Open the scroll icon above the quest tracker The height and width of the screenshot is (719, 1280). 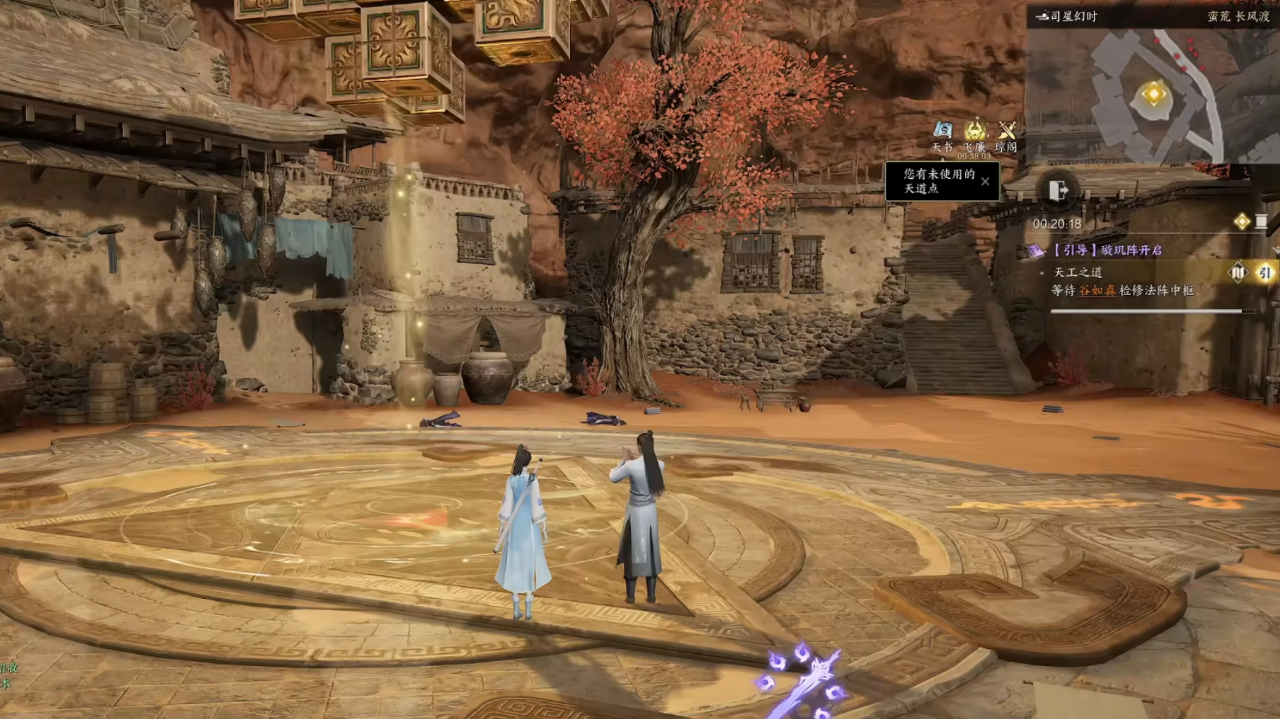pyautogui.click(x=1262, y=221)
